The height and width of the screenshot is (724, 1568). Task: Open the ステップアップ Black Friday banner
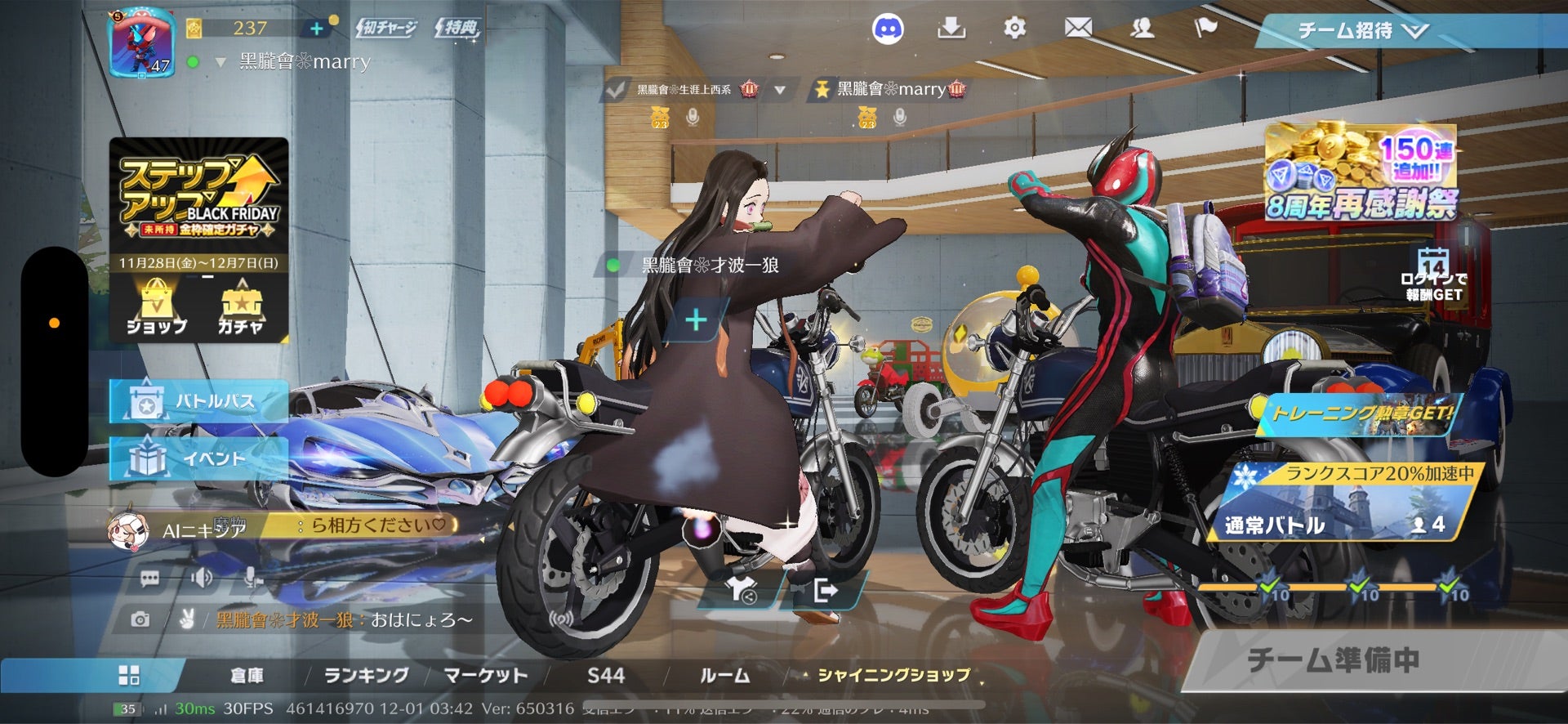pos(198,196)
